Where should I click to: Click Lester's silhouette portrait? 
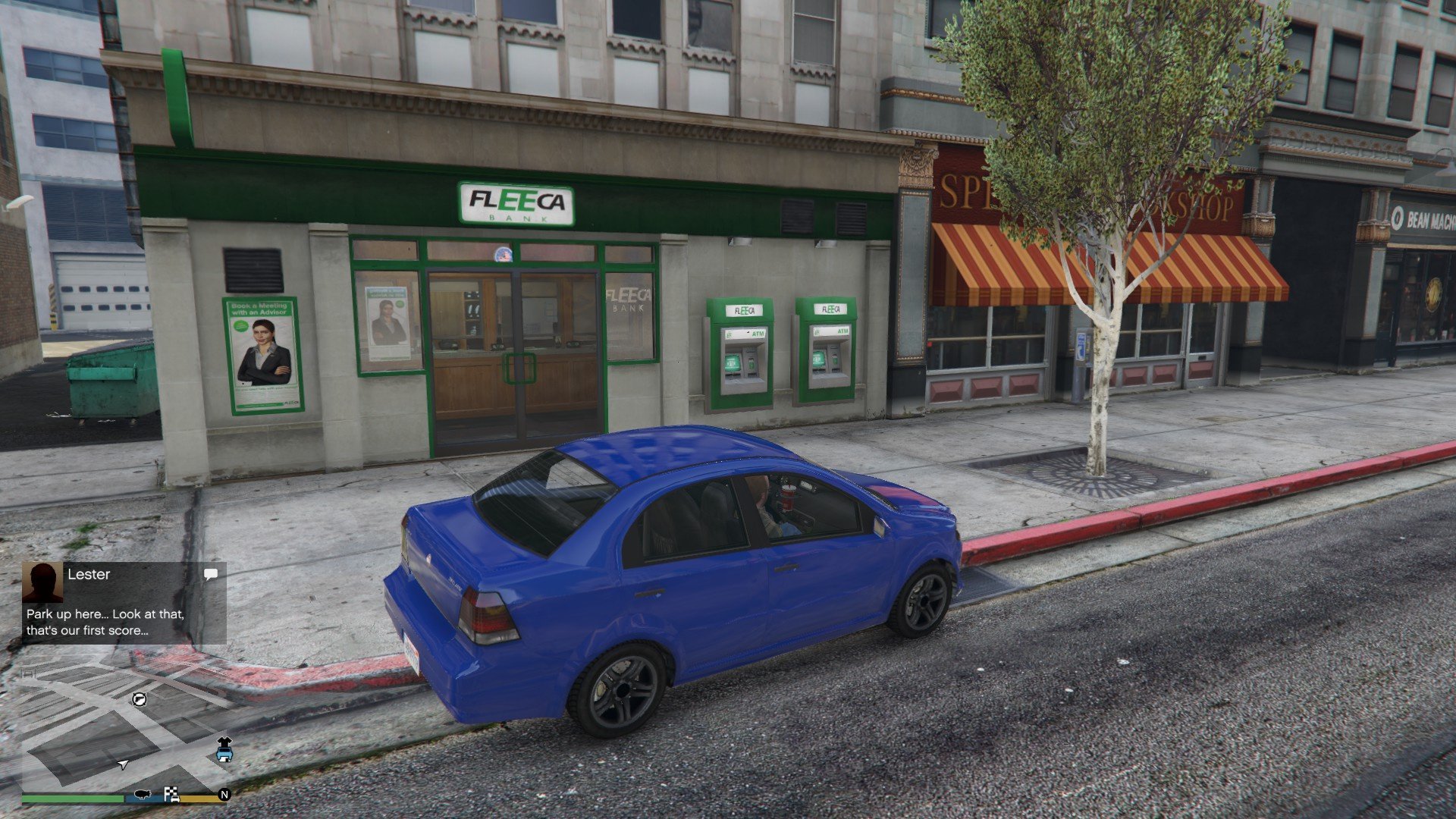[42, 582]
